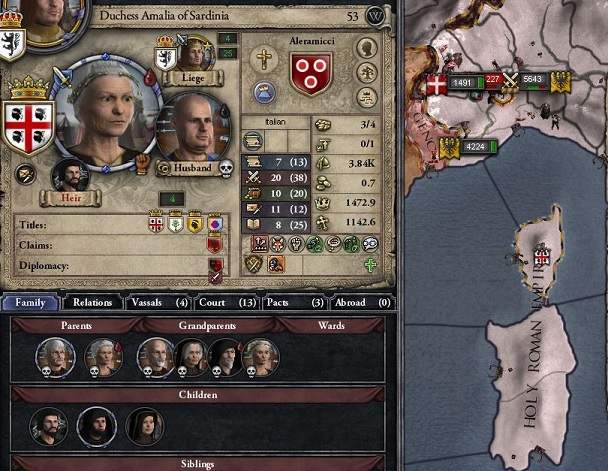Select the Family tab

point(30,302)
